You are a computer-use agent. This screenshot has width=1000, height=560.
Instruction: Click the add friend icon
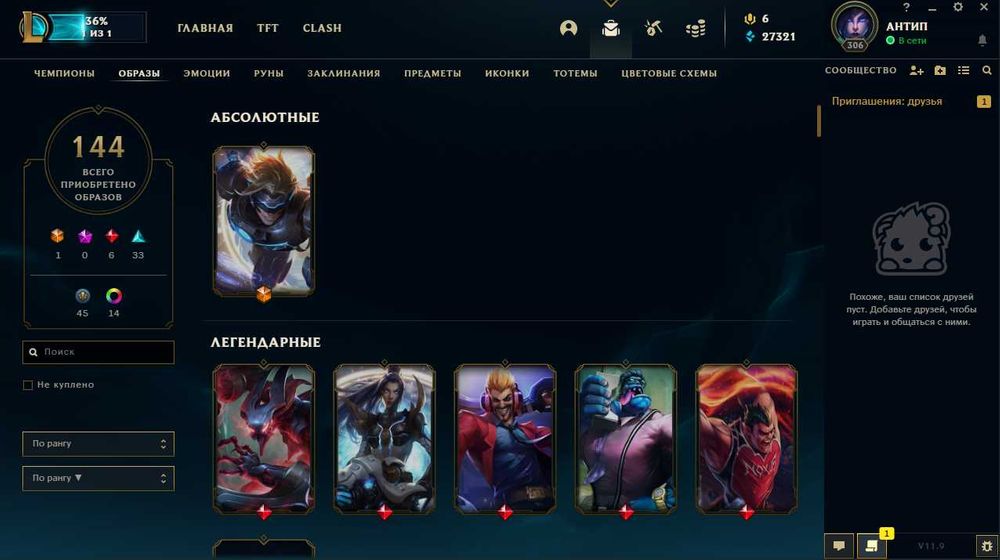click(x=916, y=71)
